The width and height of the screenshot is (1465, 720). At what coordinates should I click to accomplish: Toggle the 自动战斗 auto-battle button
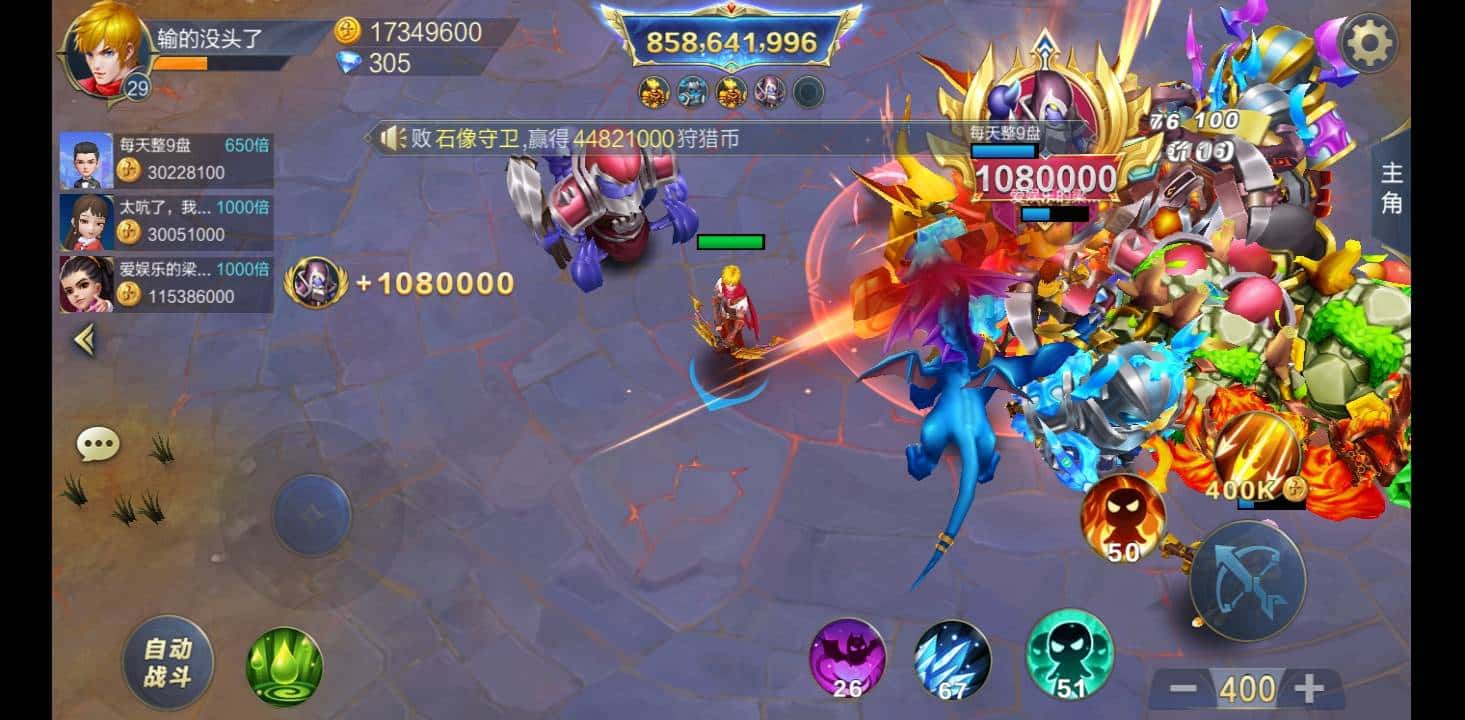[x=167, y=661]
